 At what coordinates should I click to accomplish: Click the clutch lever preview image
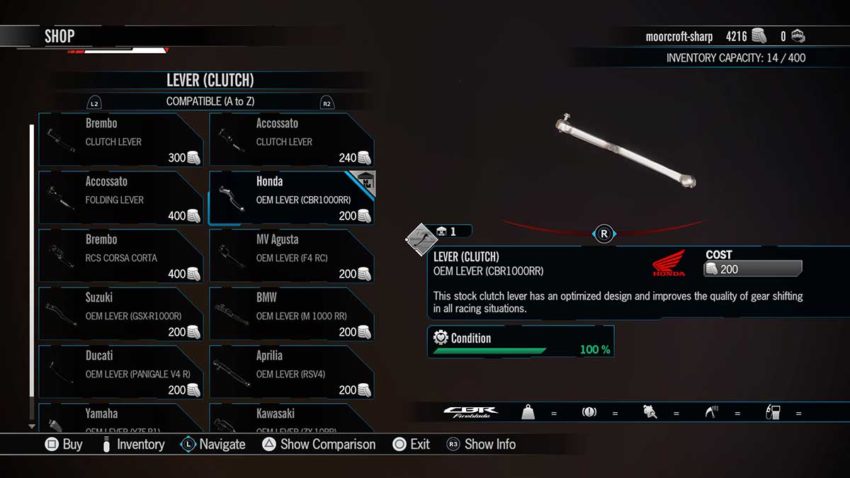[x=627, y=152]
